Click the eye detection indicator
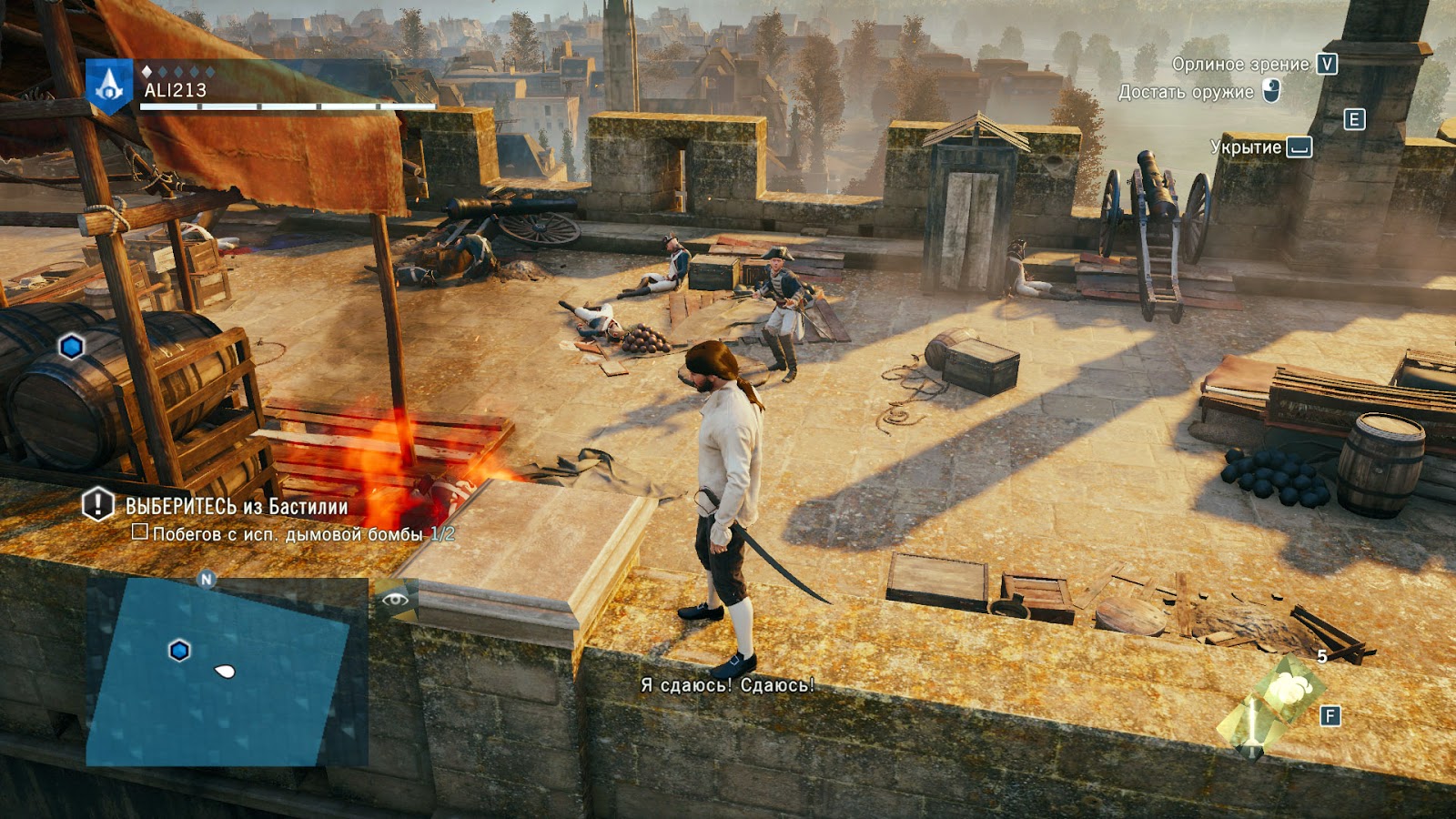The image size is (1456, 819). point(395,599)
